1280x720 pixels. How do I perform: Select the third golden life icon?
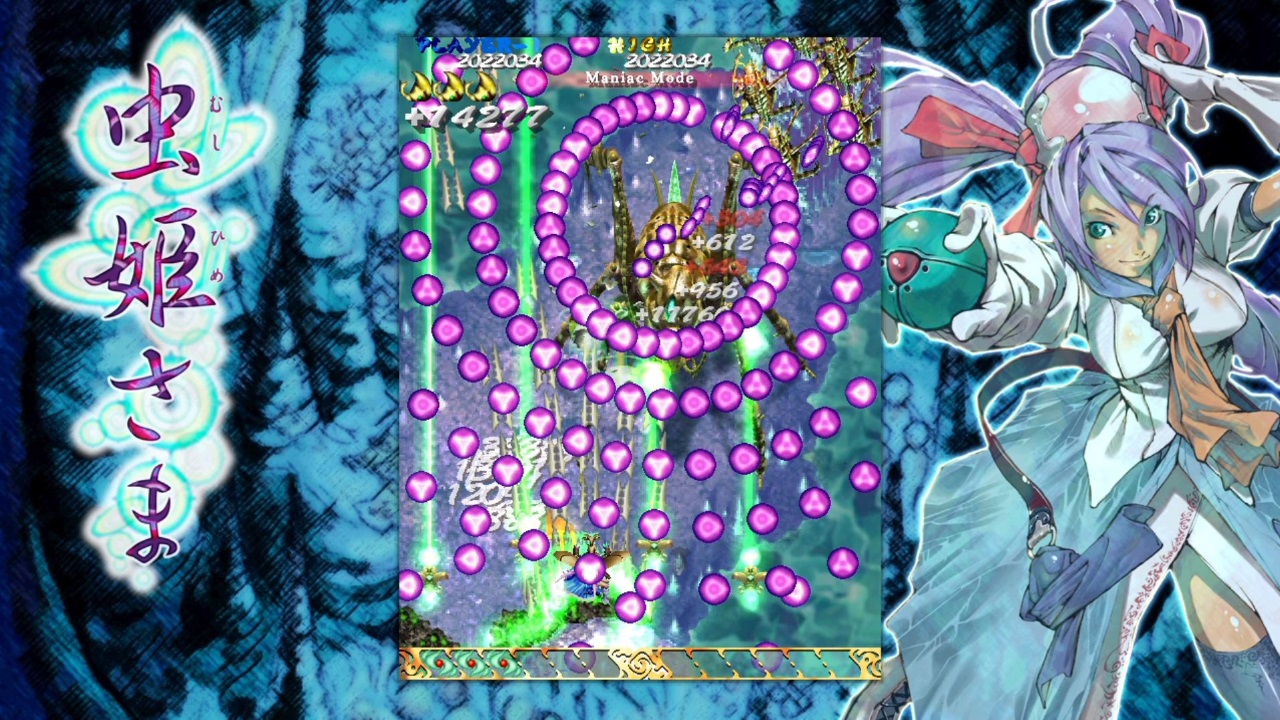point(480,86)
